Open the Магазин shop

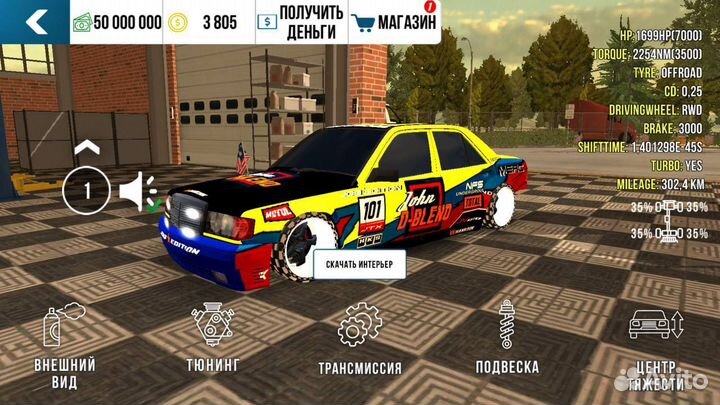tap(394, 21)
